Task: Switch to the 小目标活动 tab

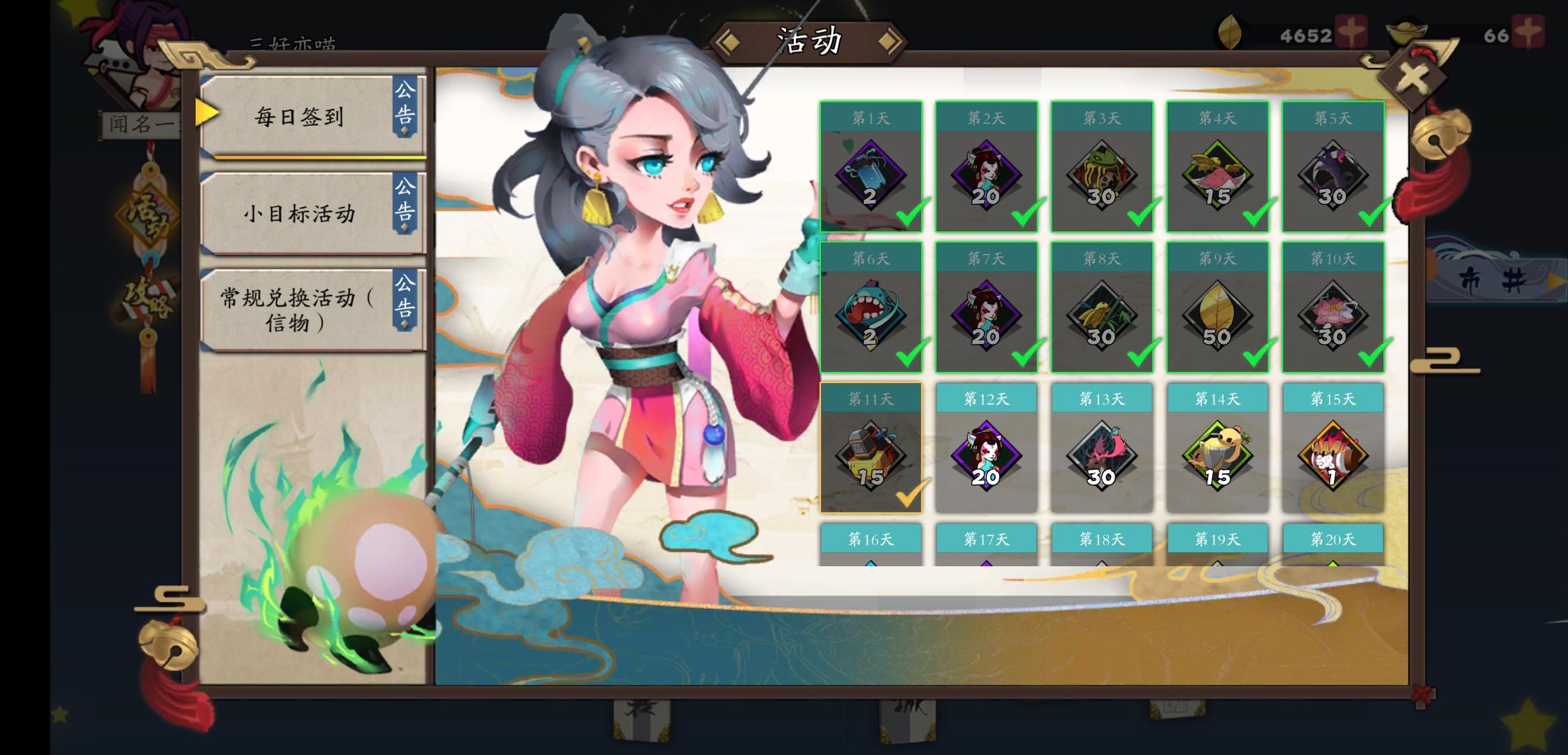Action: [301, 215]
